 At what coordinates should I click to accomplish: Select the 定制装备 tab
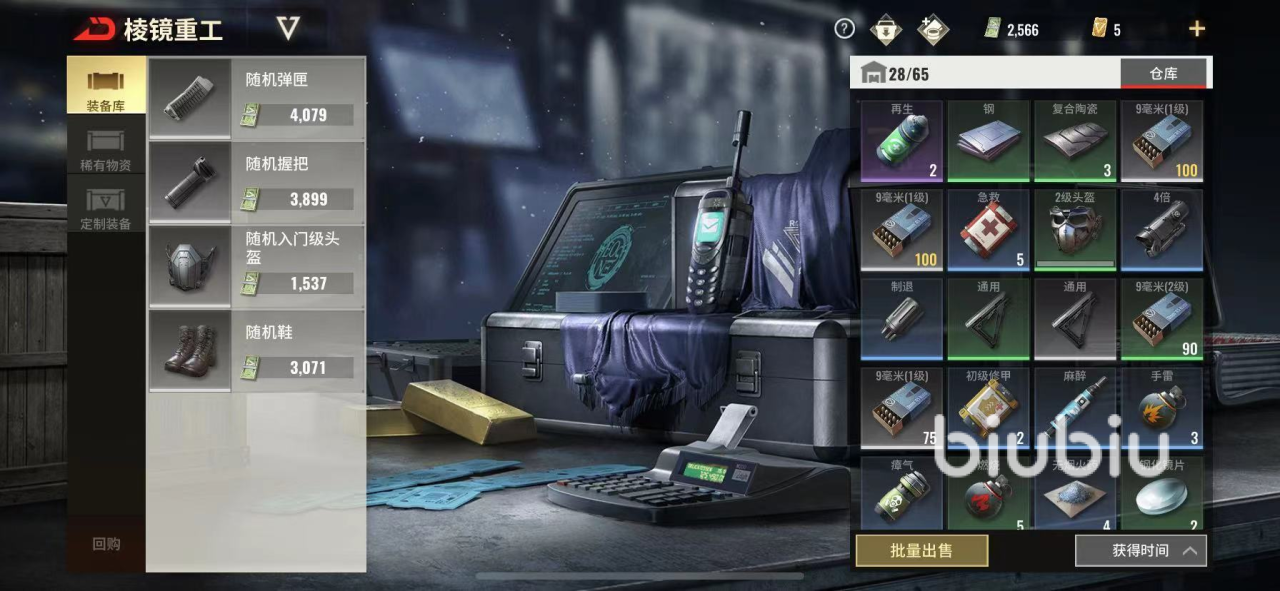tap(106, 208)
